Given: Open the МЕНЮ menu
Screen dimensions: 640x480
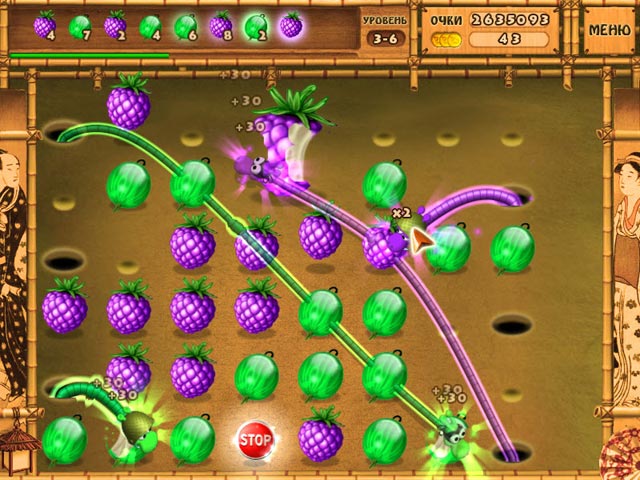Looking at the screenshot, I should (x=609, y=29).
